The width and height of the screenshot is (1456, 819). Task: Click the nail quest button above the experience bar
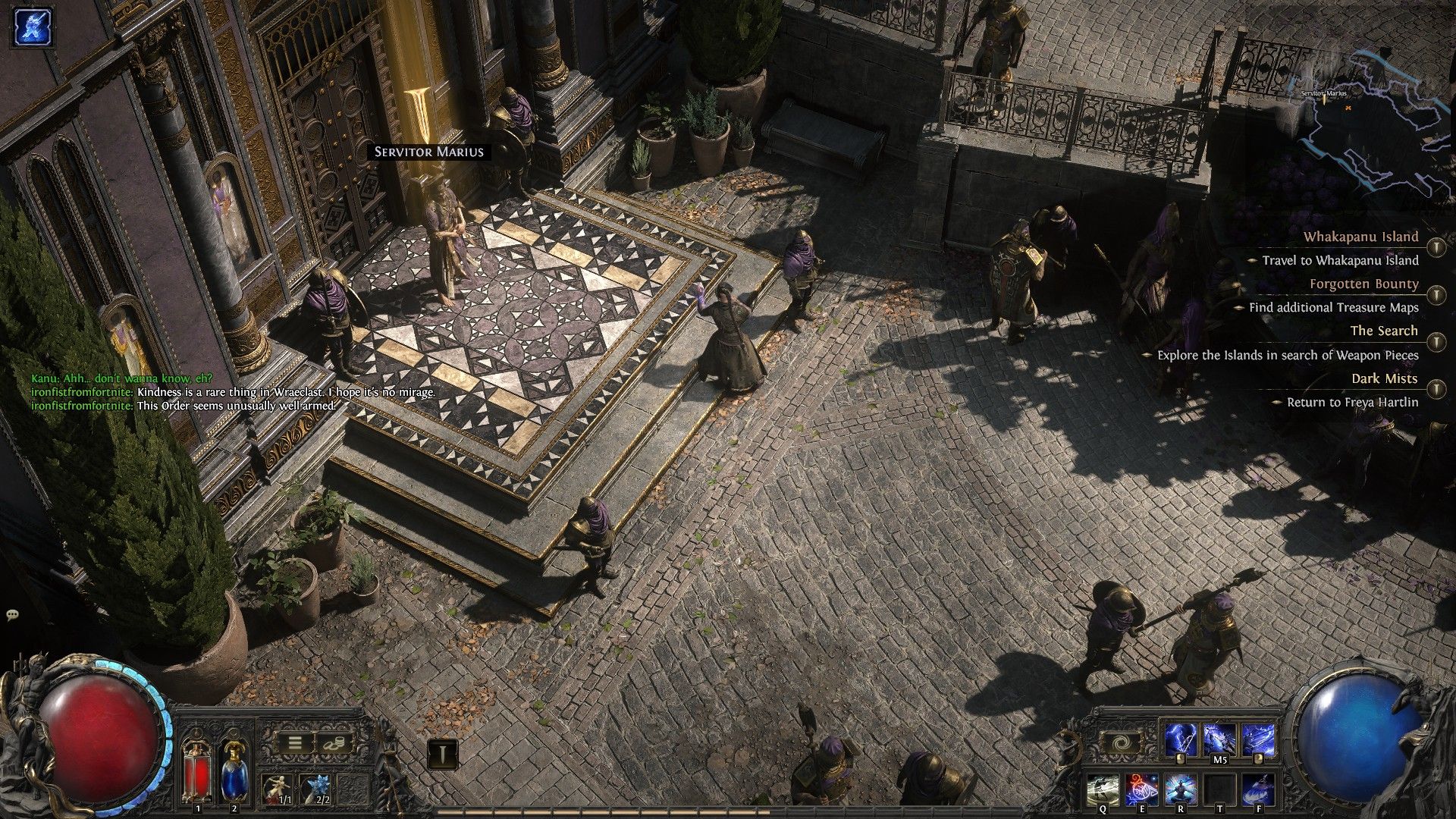pos(442,754)
